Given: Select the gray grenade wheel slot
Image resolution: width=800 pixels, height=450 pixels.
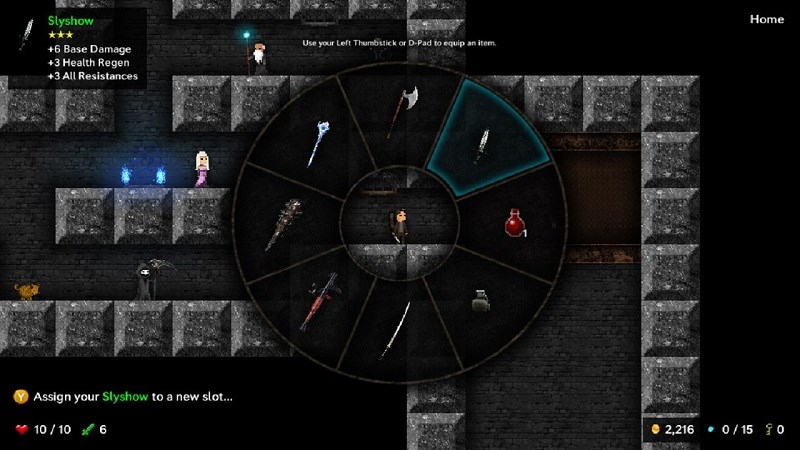Looking at the screenshot, I should coord(481,300).
